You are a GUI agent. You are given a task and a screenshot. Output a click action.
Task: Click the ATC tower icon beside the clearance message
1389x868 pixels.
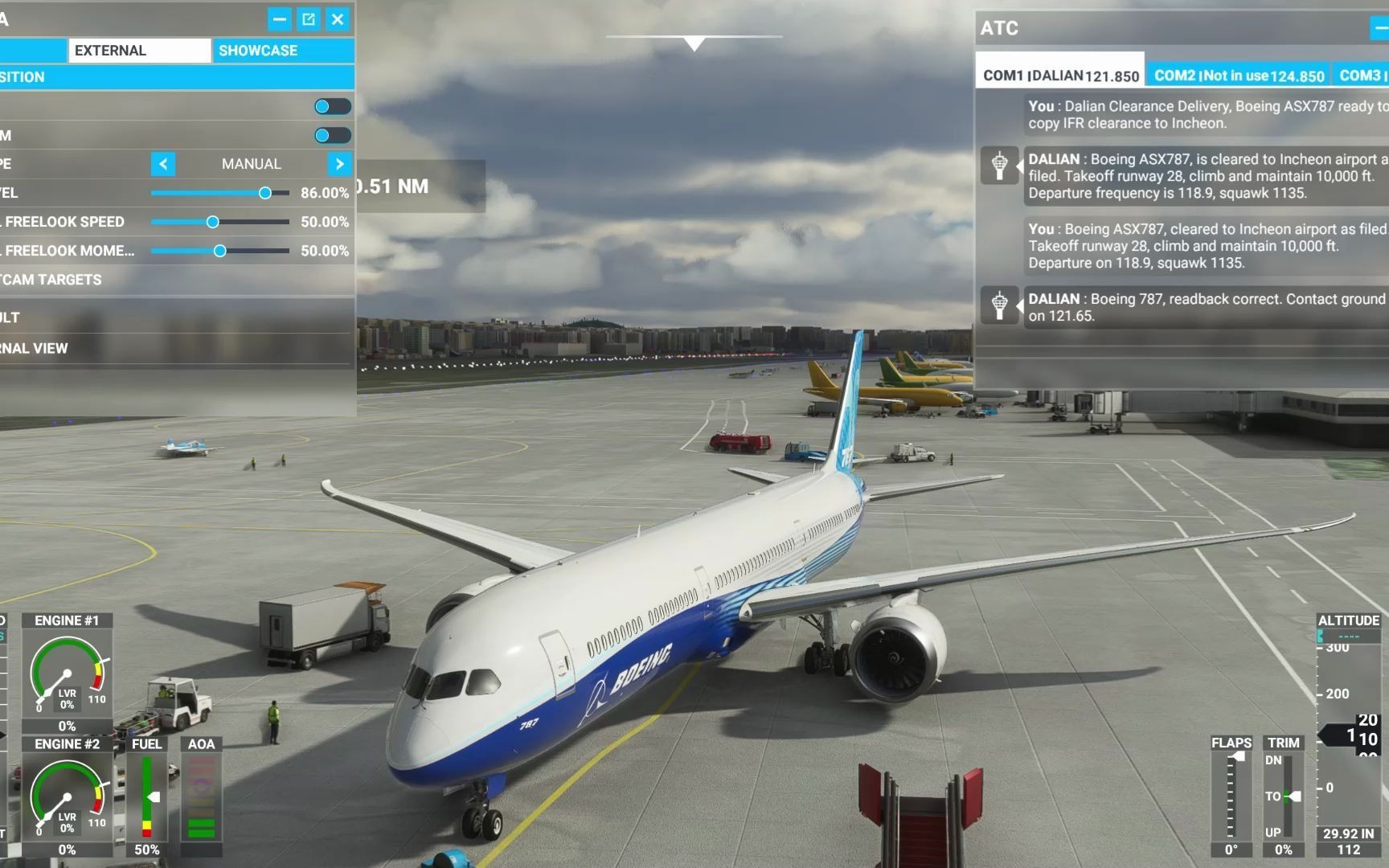click(x=1000, y=166)
